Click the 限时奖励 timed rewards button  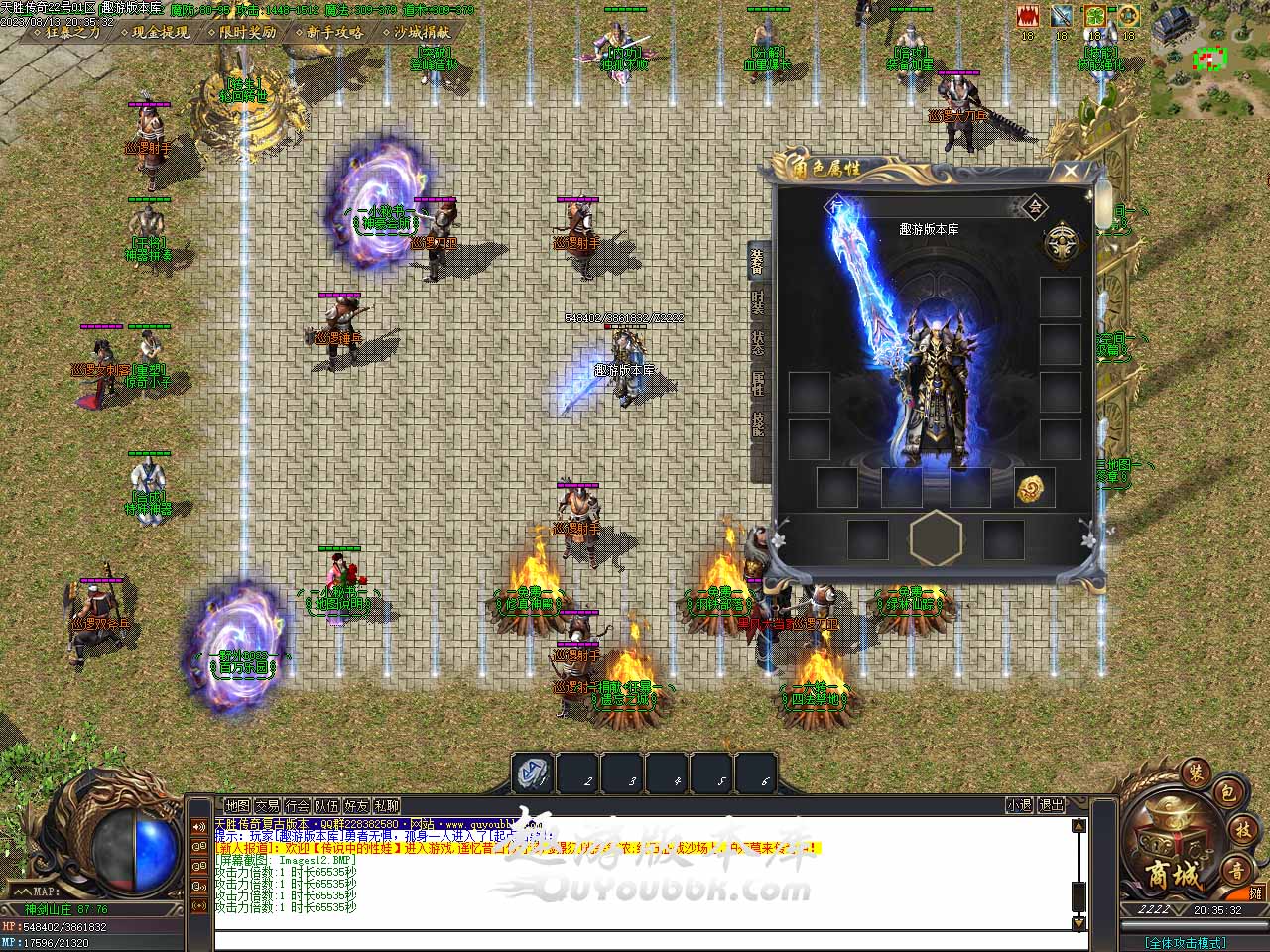pyautogui.click(x=247, y=32)
